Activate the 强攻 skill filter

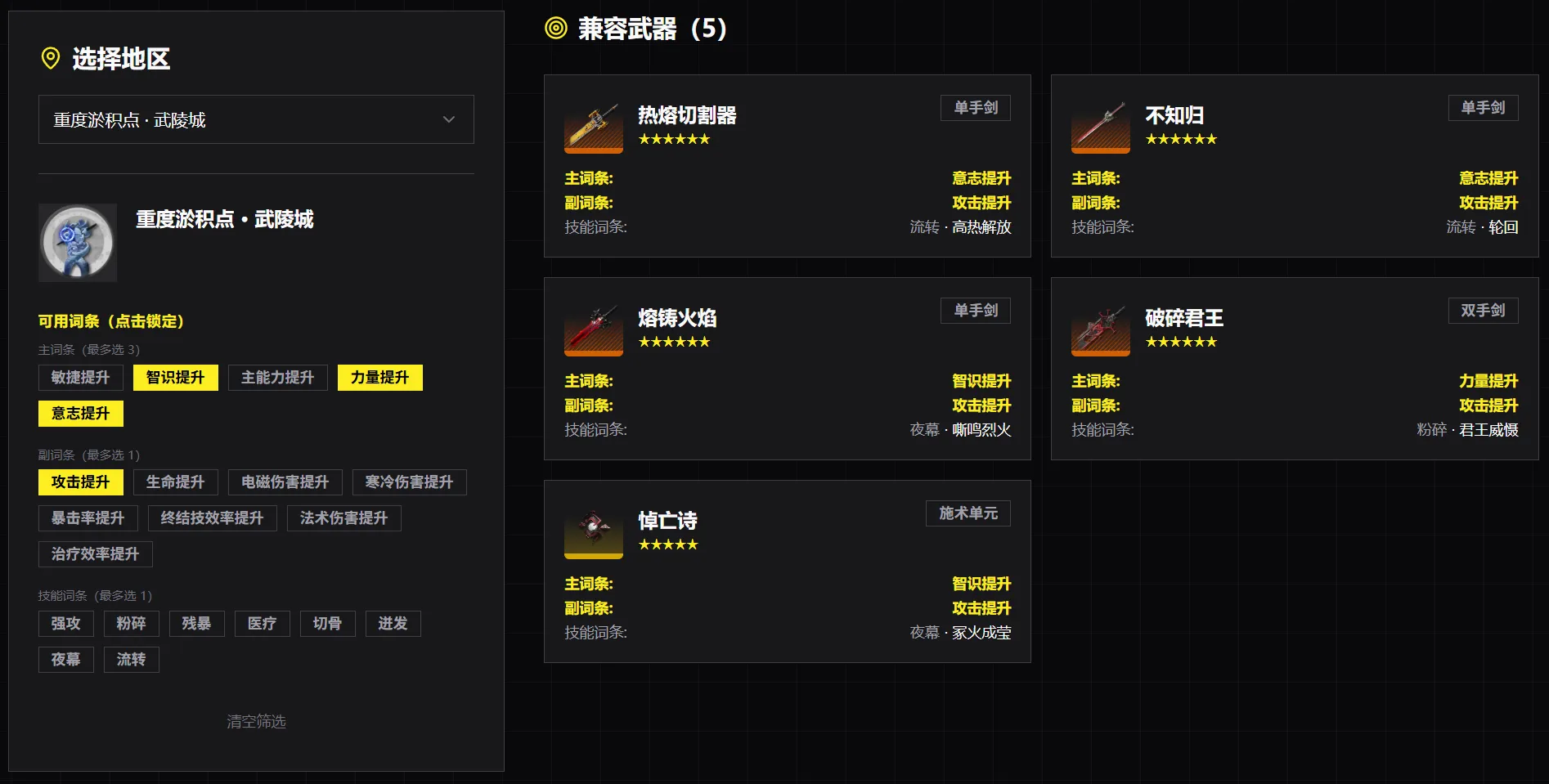(65, 623)
